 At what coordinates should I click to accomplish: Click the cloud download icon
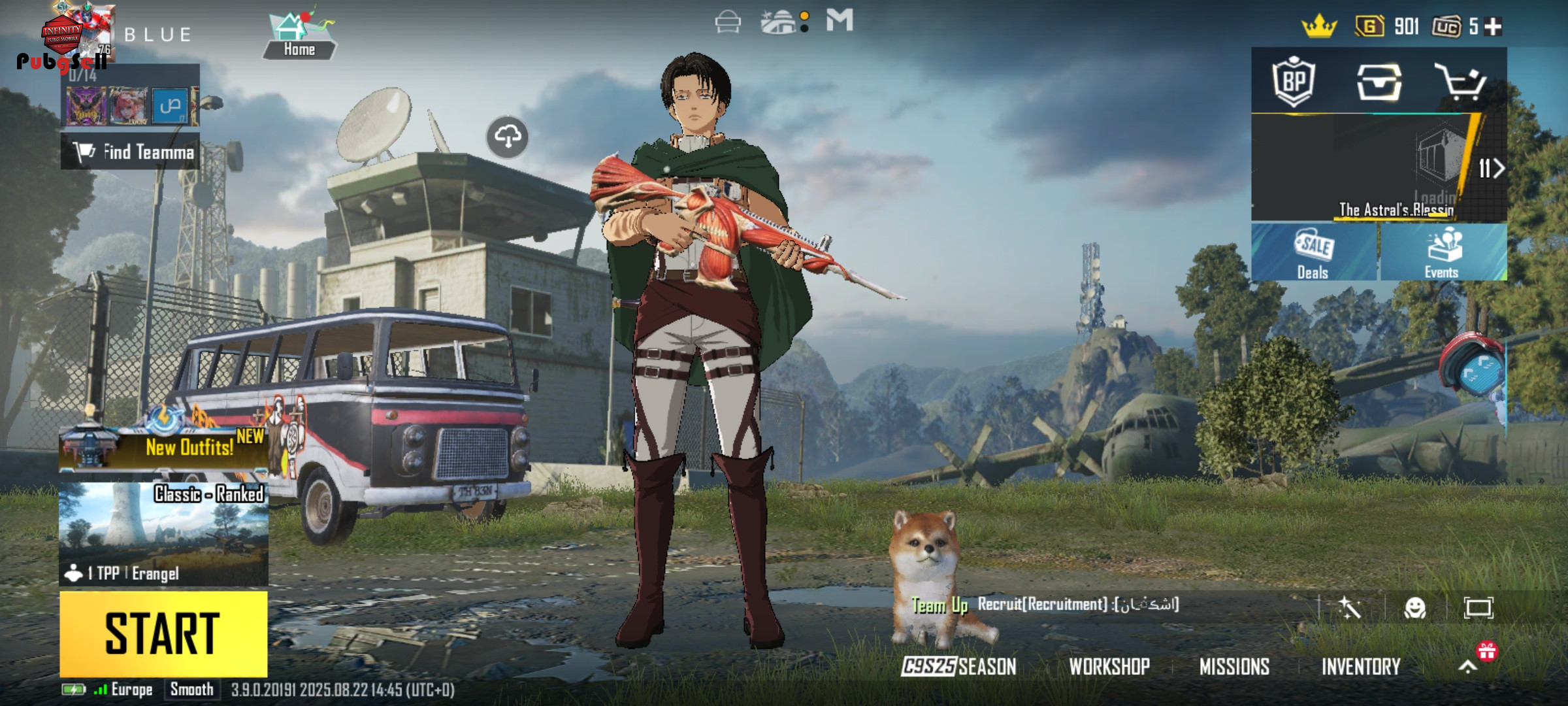[508, 137]
